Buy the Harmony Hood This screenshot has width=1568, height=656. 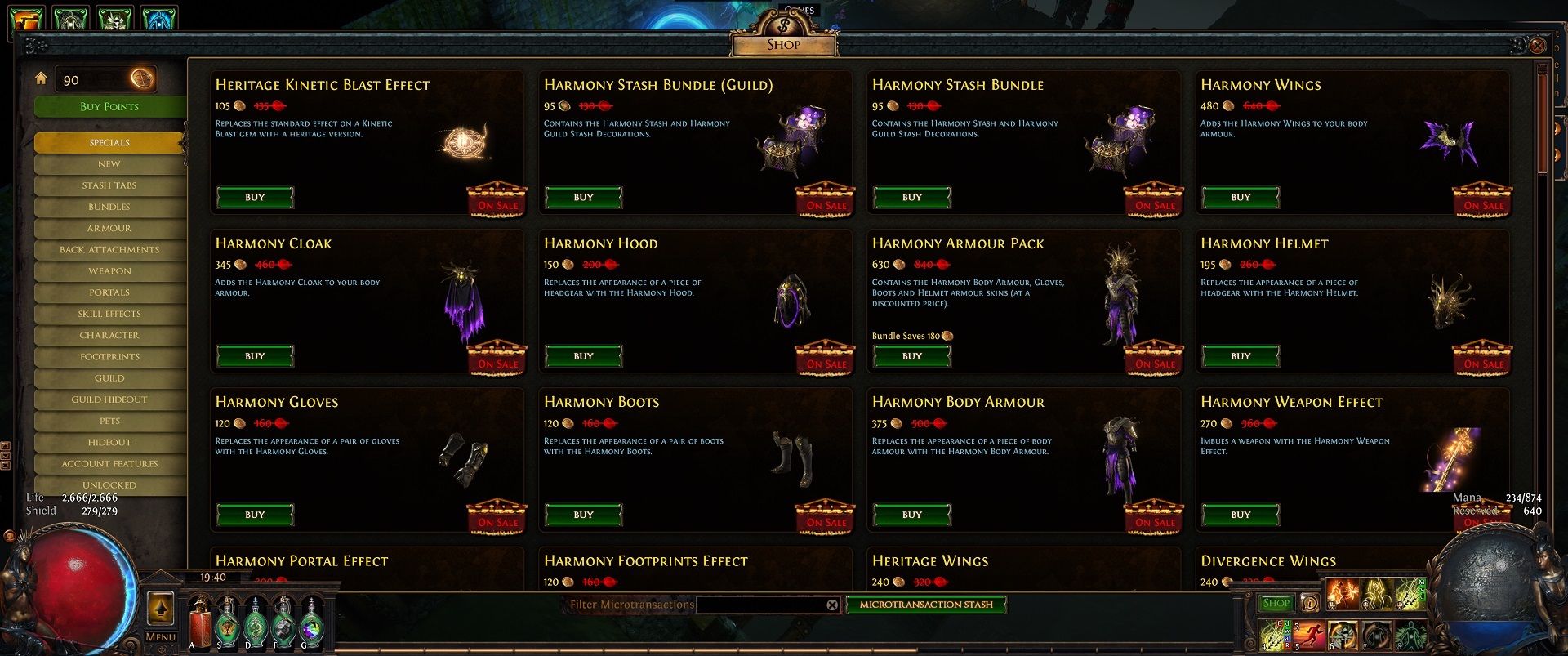[x=583, y=356]
